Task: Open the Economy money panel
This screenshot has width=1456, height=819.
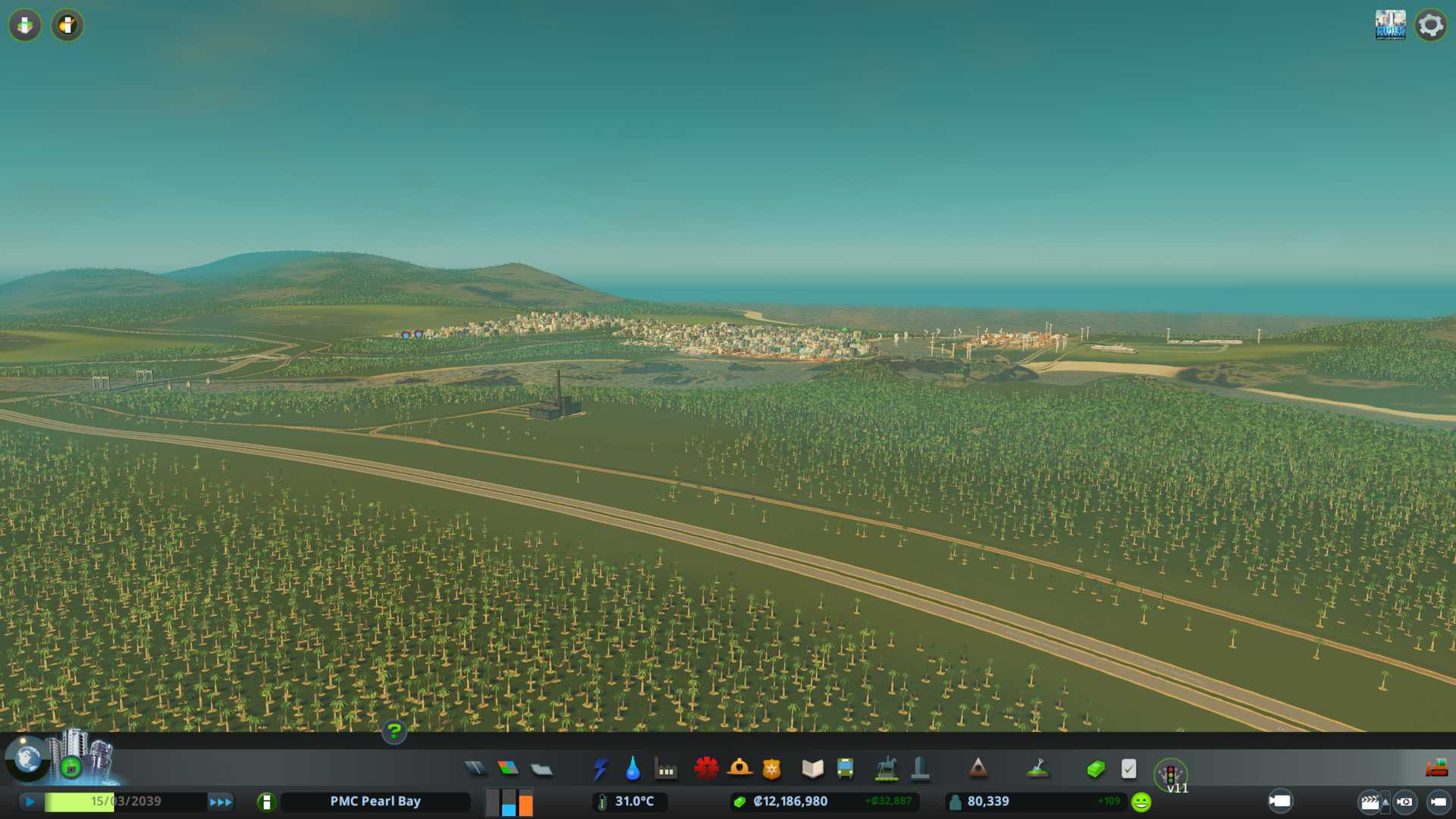Action: click(x=1095, y=769)
